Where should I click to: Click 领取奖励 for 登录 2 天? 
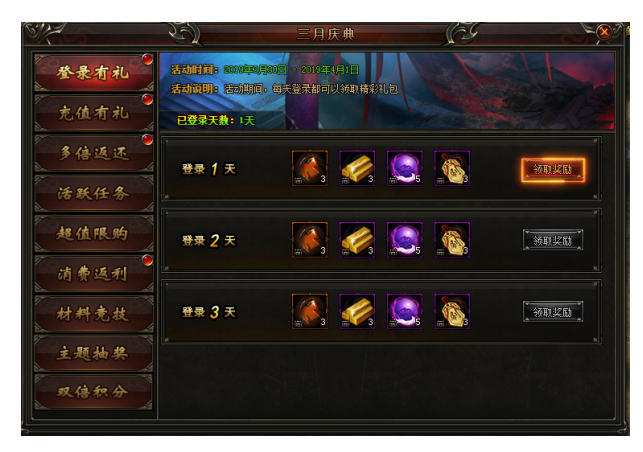tap(552, 240)
